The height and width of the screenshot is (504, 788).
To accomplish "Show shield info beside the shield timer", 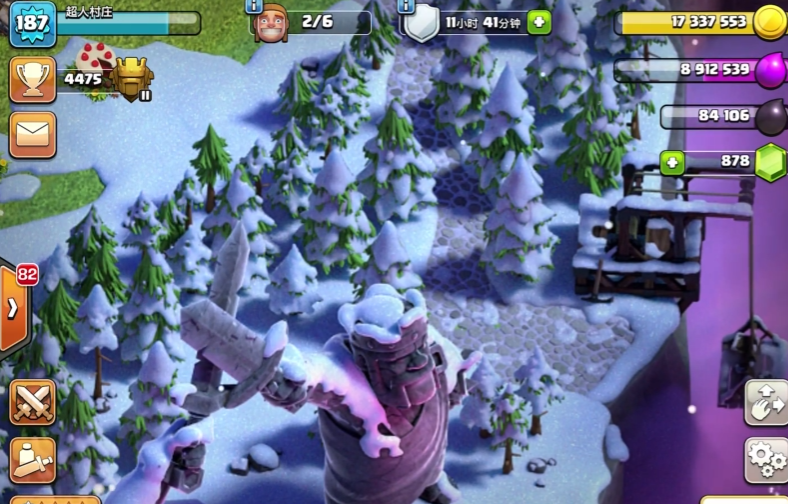I will [405, 6].
